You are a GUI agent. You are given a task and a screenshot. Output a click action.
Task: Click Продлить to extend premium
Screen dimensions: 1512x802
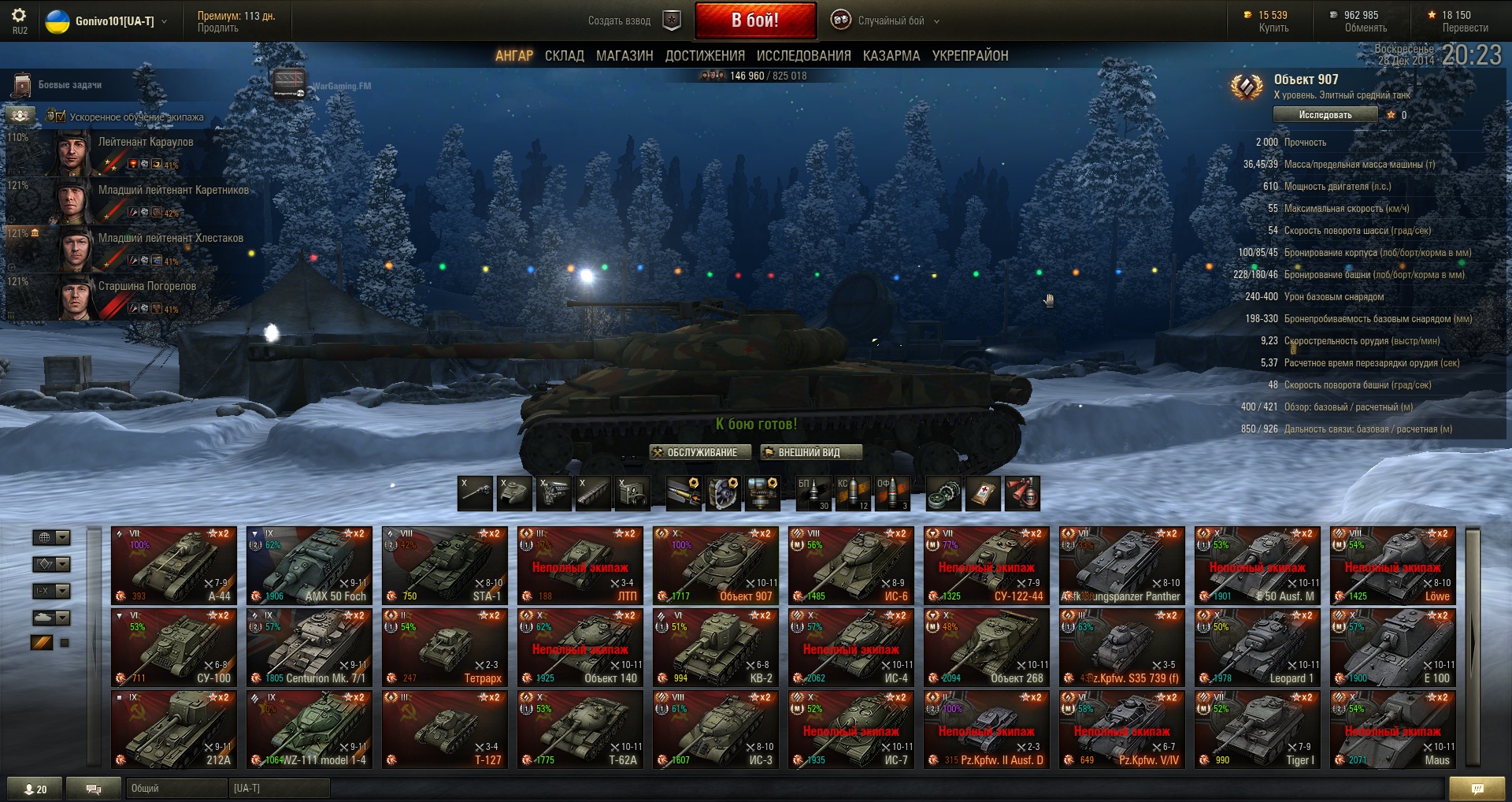click(x=217, y=28)
